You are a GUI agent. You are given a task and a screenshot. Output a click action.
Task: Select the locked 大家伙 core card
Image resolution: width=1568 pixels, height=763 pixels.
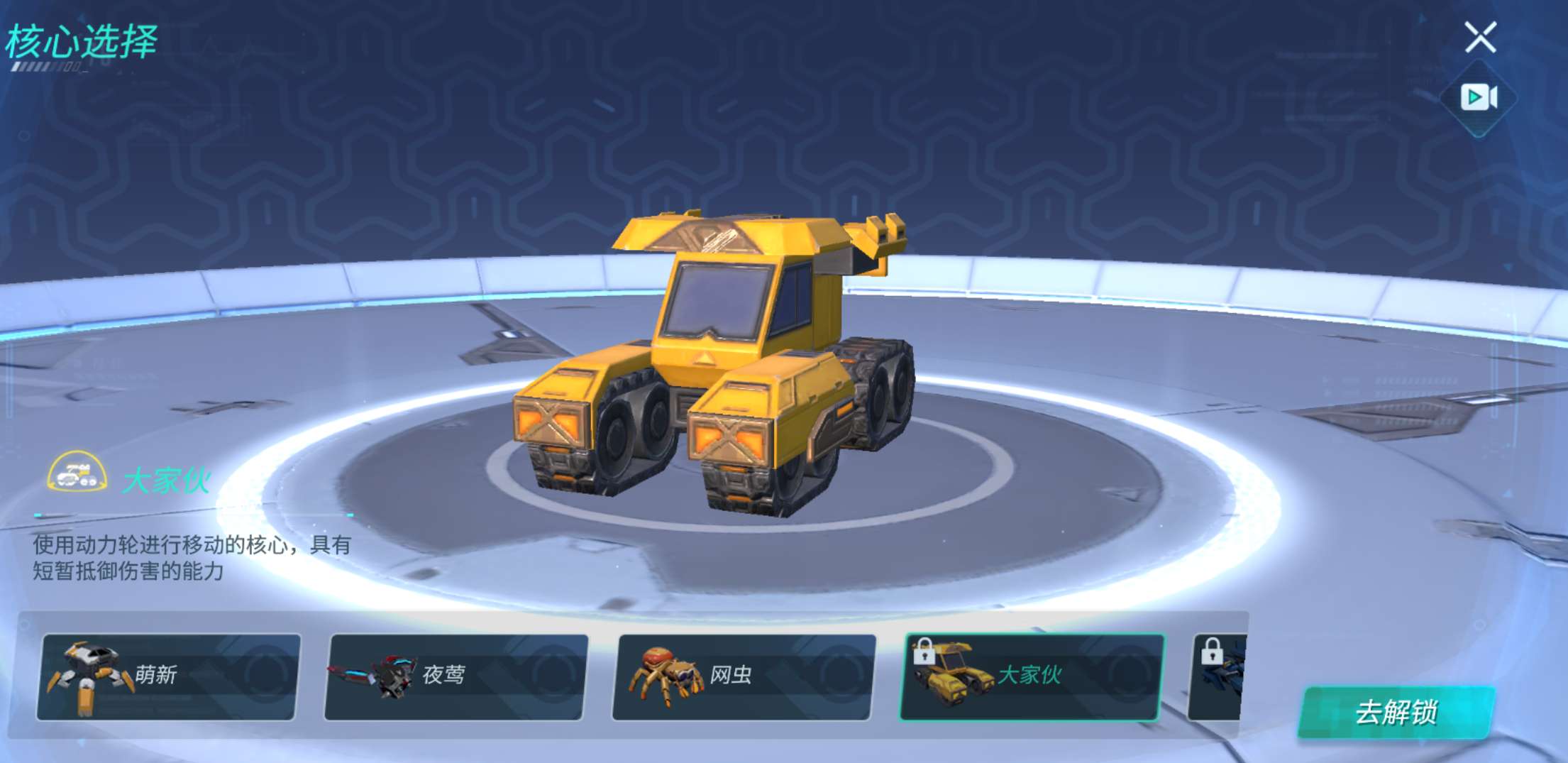(1032, 676)
